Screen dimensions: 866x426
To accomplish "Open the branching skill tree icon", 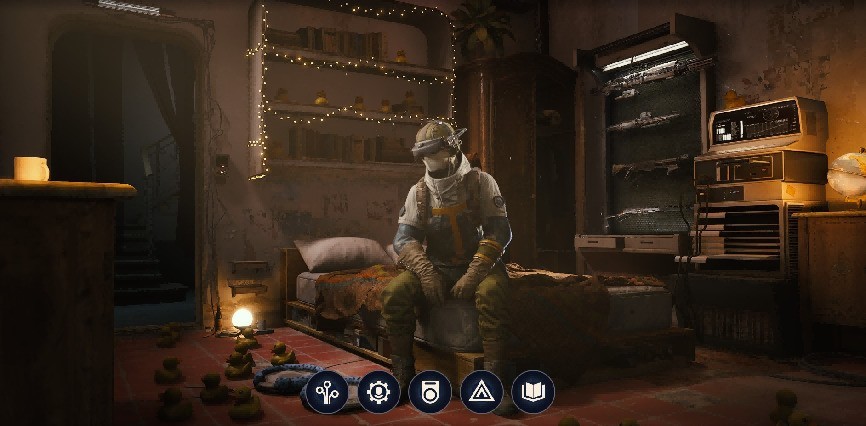I will click(x=326, y=391).
